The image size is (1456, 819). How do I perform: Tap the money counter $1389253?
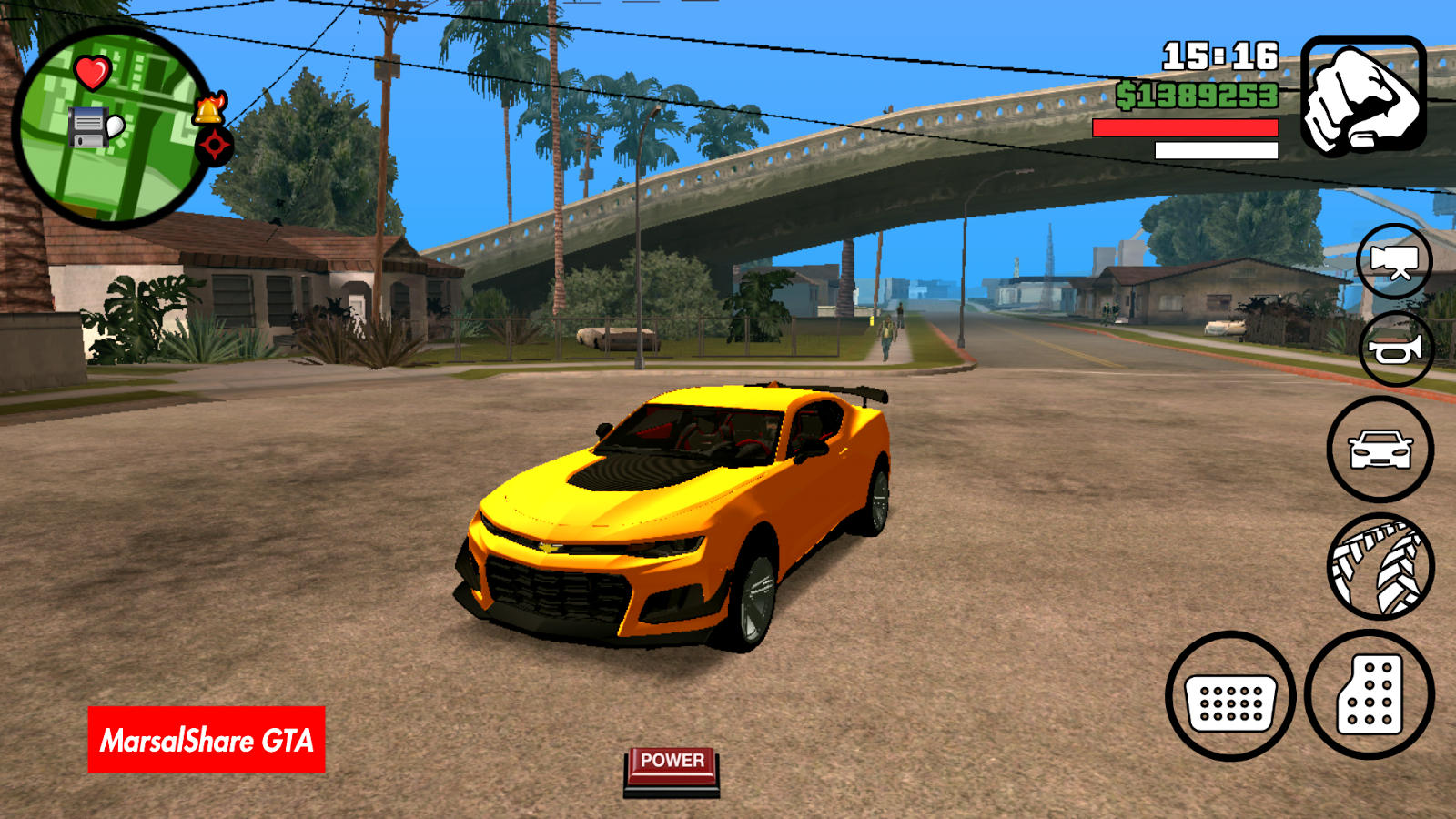(1198, 94)
